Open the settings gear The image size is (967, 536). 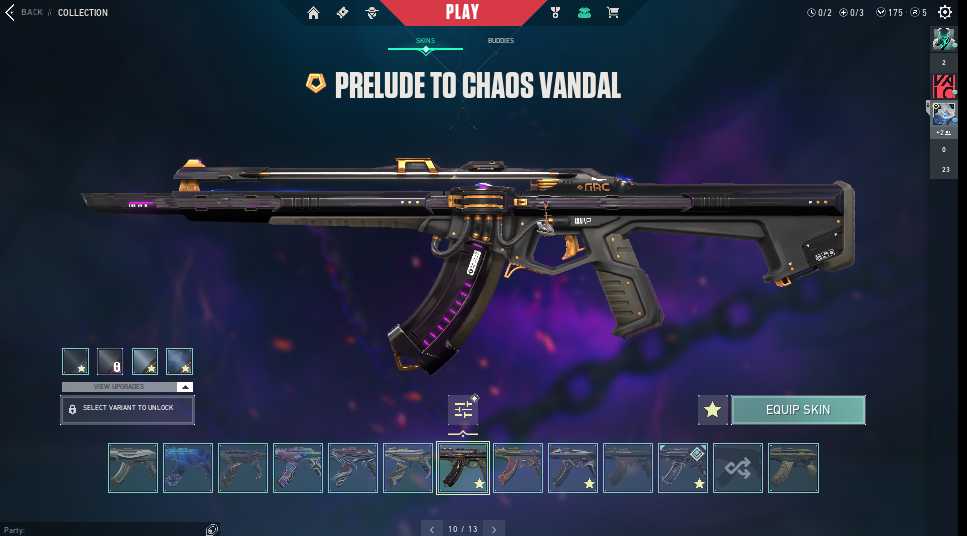click(x=945, y=13)
